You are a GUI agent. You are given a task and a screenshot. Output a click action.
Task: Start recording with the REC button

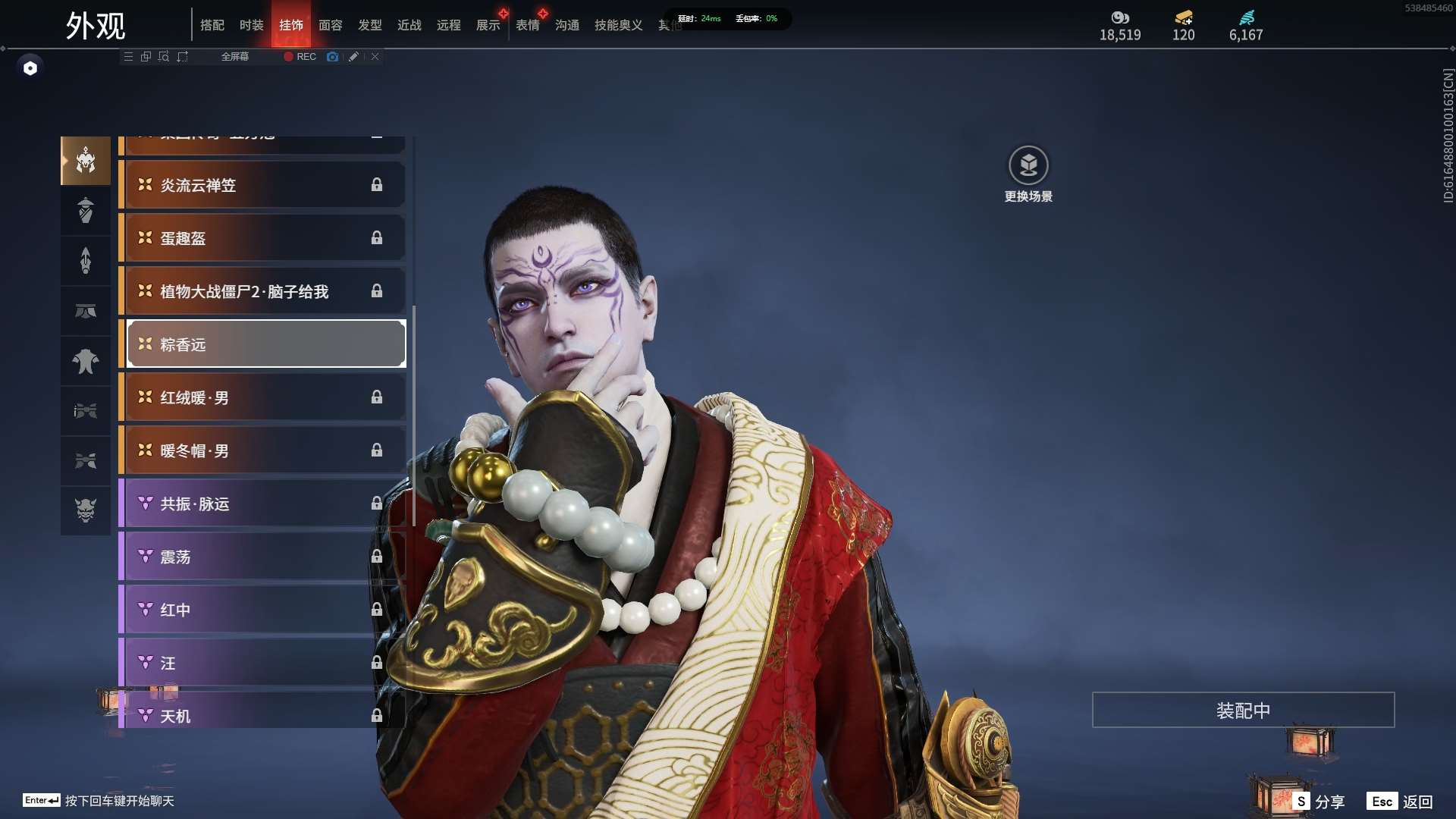pos(300,57)
